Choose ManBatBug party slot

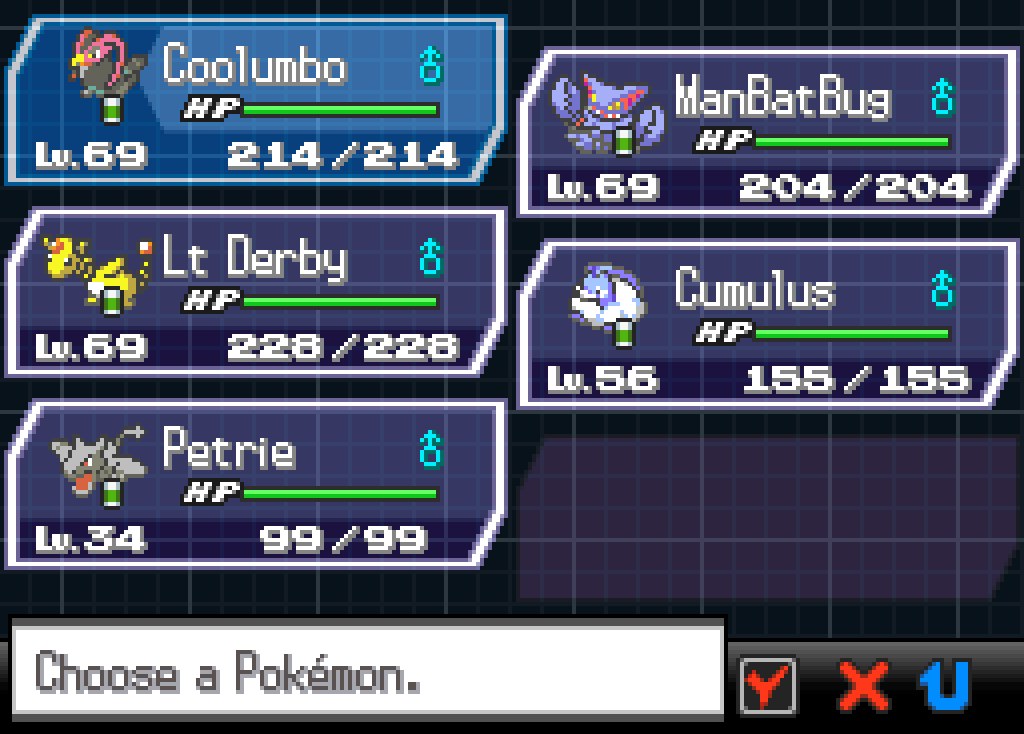(x=765, y=133)
